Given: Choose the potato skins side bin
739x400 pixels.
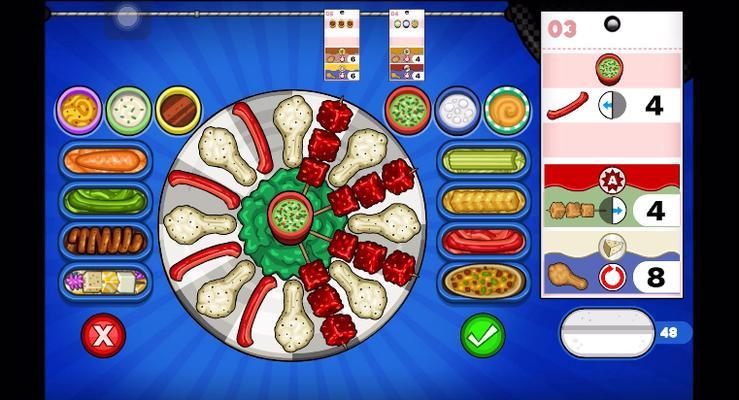Looking at the screenshot, I should (x=483, y=281).
